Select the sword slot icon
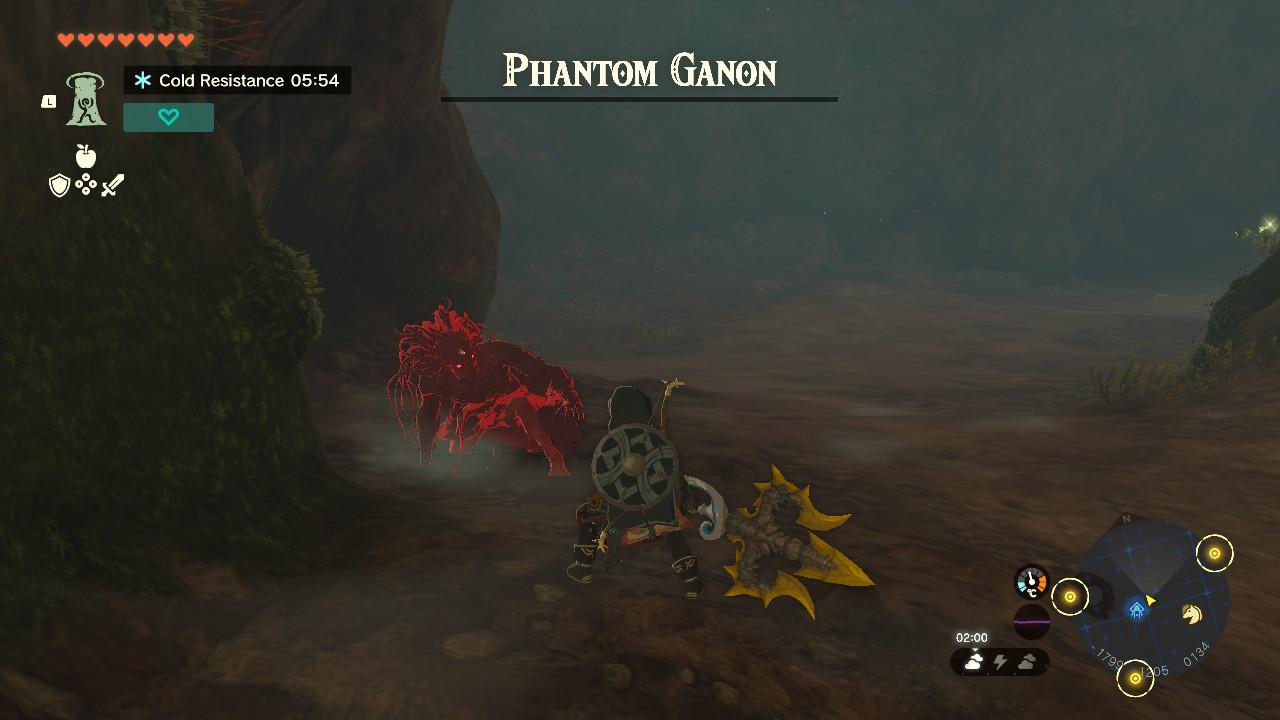 coord(113,184)
